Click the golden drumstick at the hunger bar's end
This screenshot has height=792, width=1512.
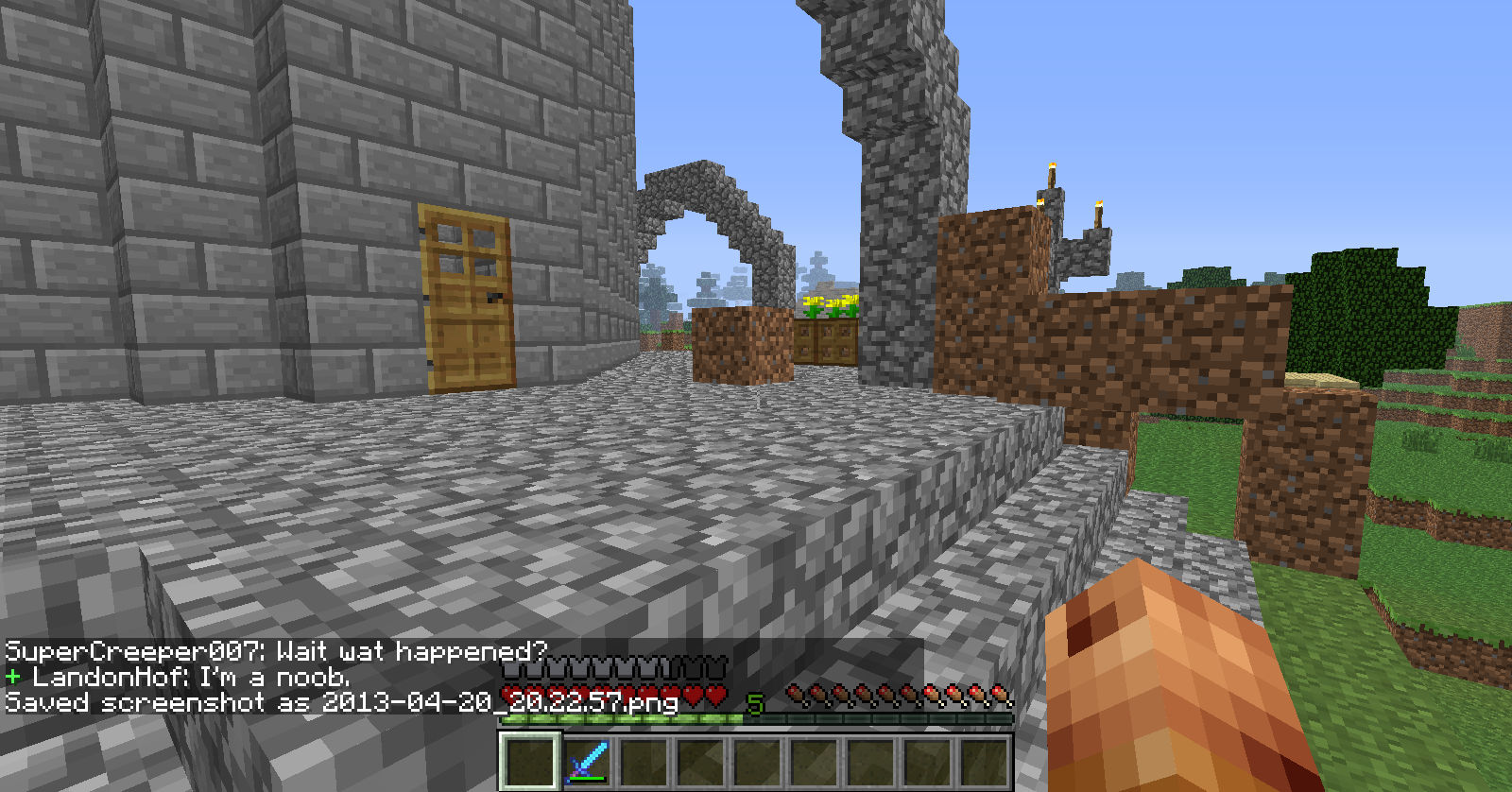point(998,691)
